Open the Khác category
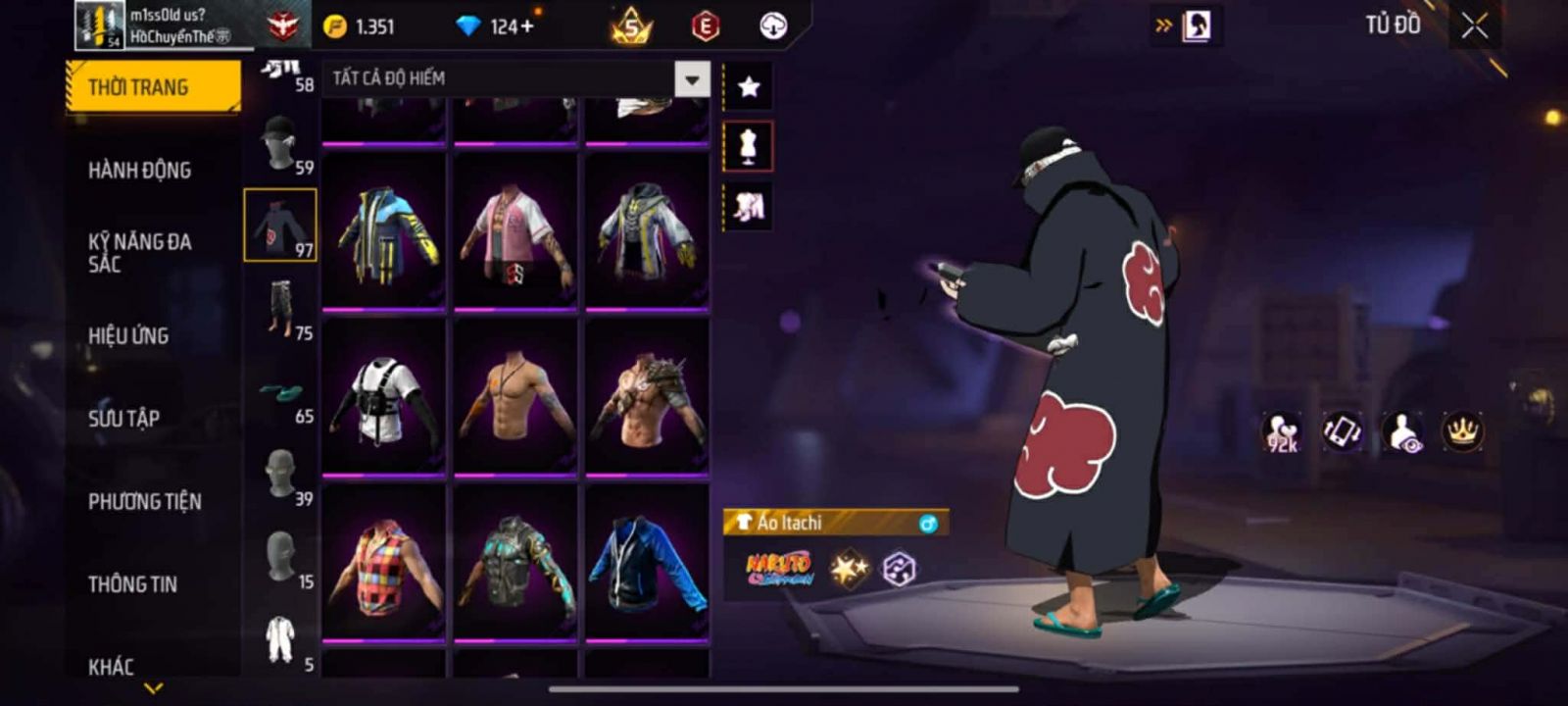Viewport: 1568px width, 706px height. [x=111, y=667]
